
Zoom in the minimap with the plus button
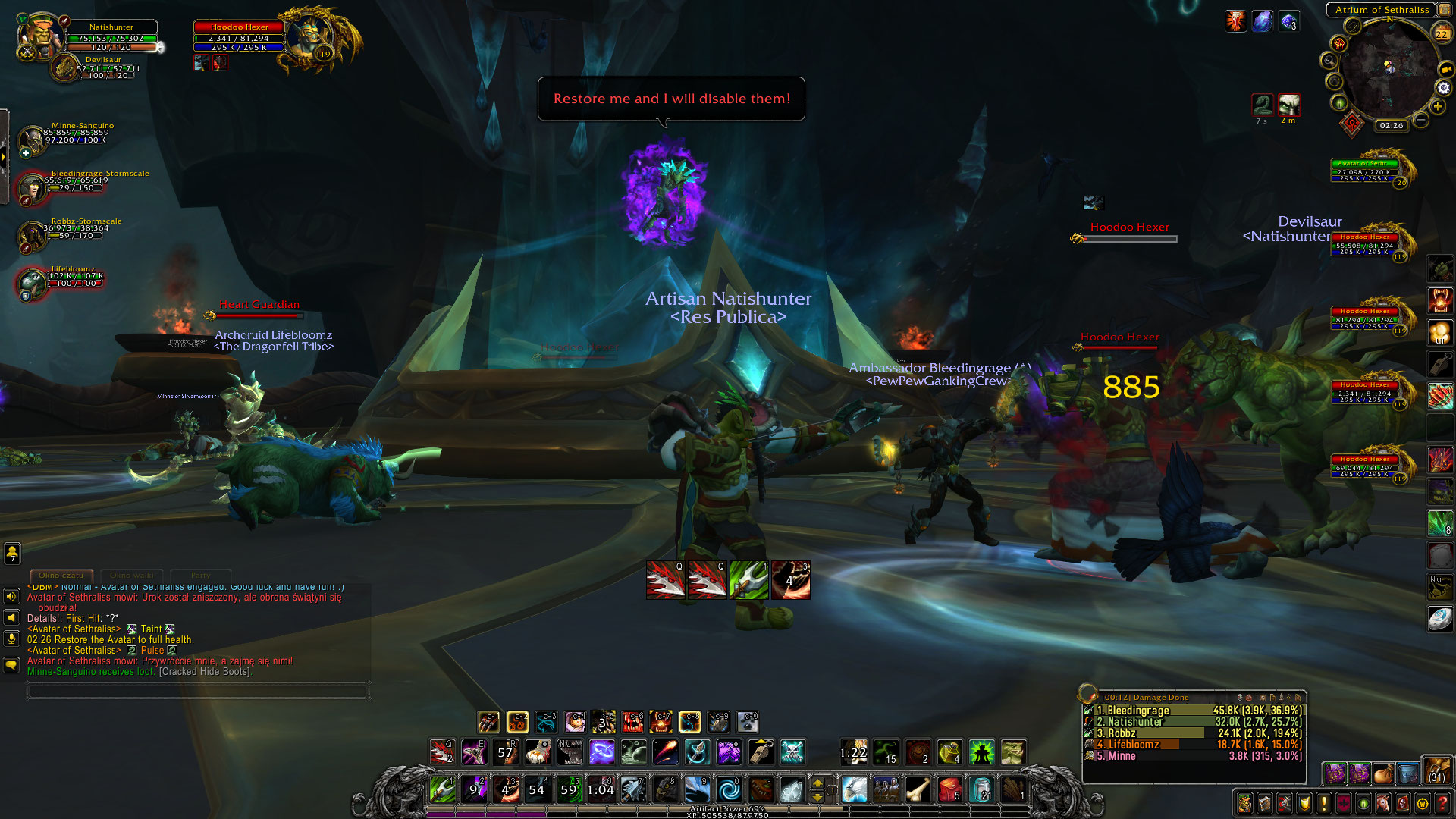tap(1438, 107)
